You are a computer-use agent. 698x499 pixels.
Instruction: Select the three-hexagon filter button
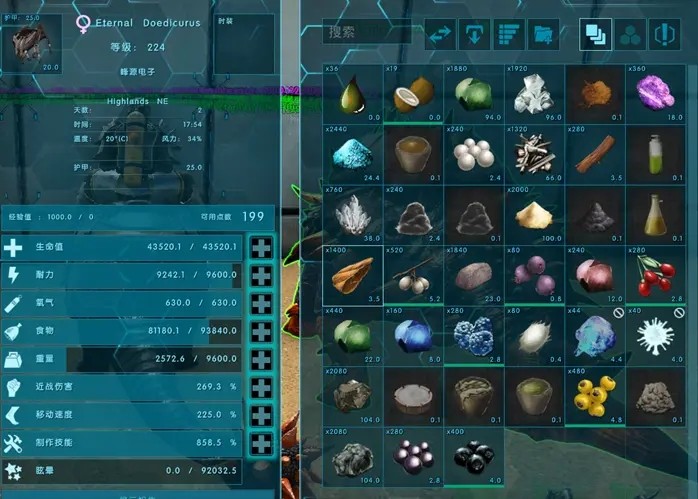(629, 35)
